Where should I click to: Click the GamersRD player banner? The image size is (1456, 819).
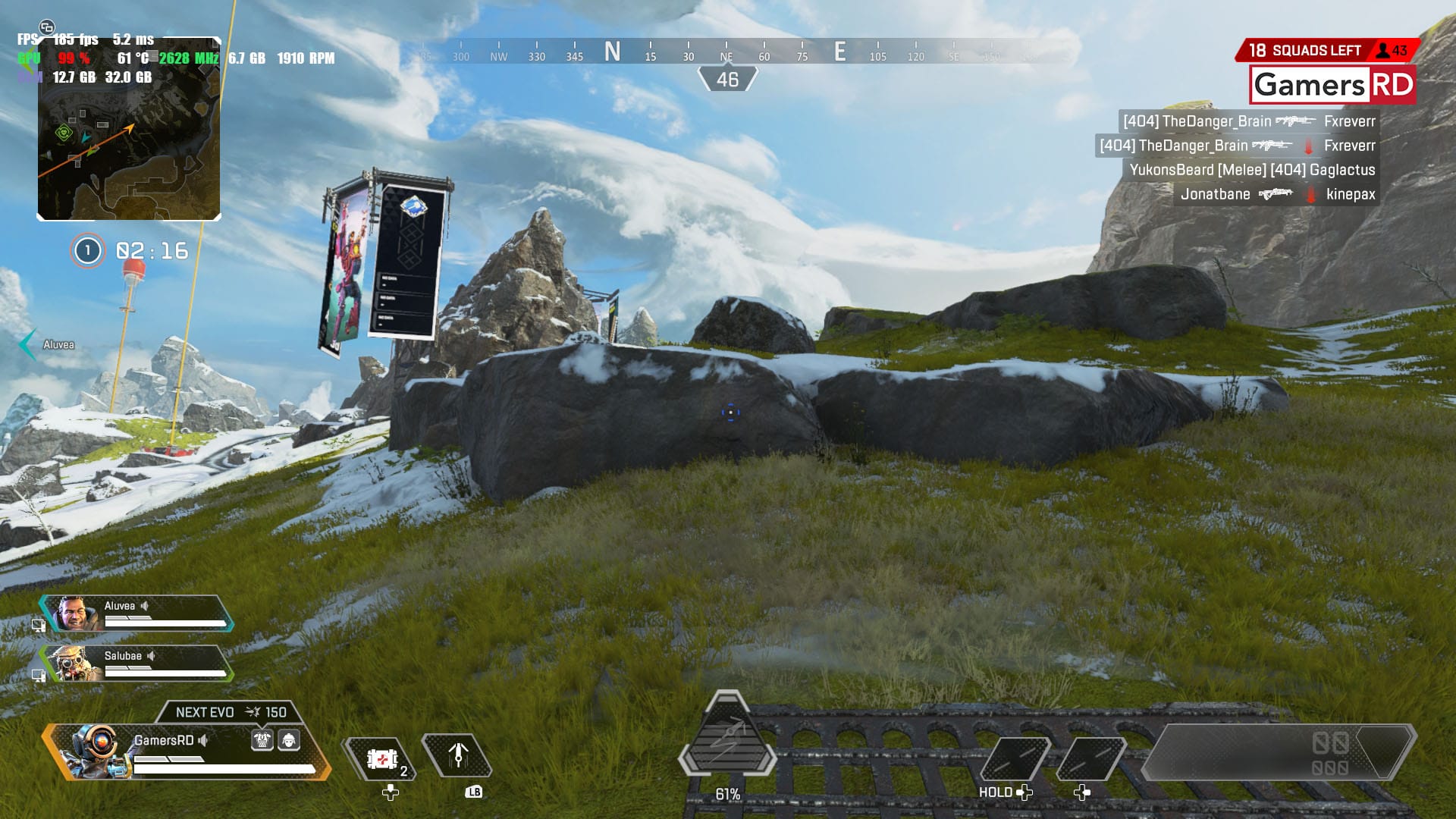186,752
